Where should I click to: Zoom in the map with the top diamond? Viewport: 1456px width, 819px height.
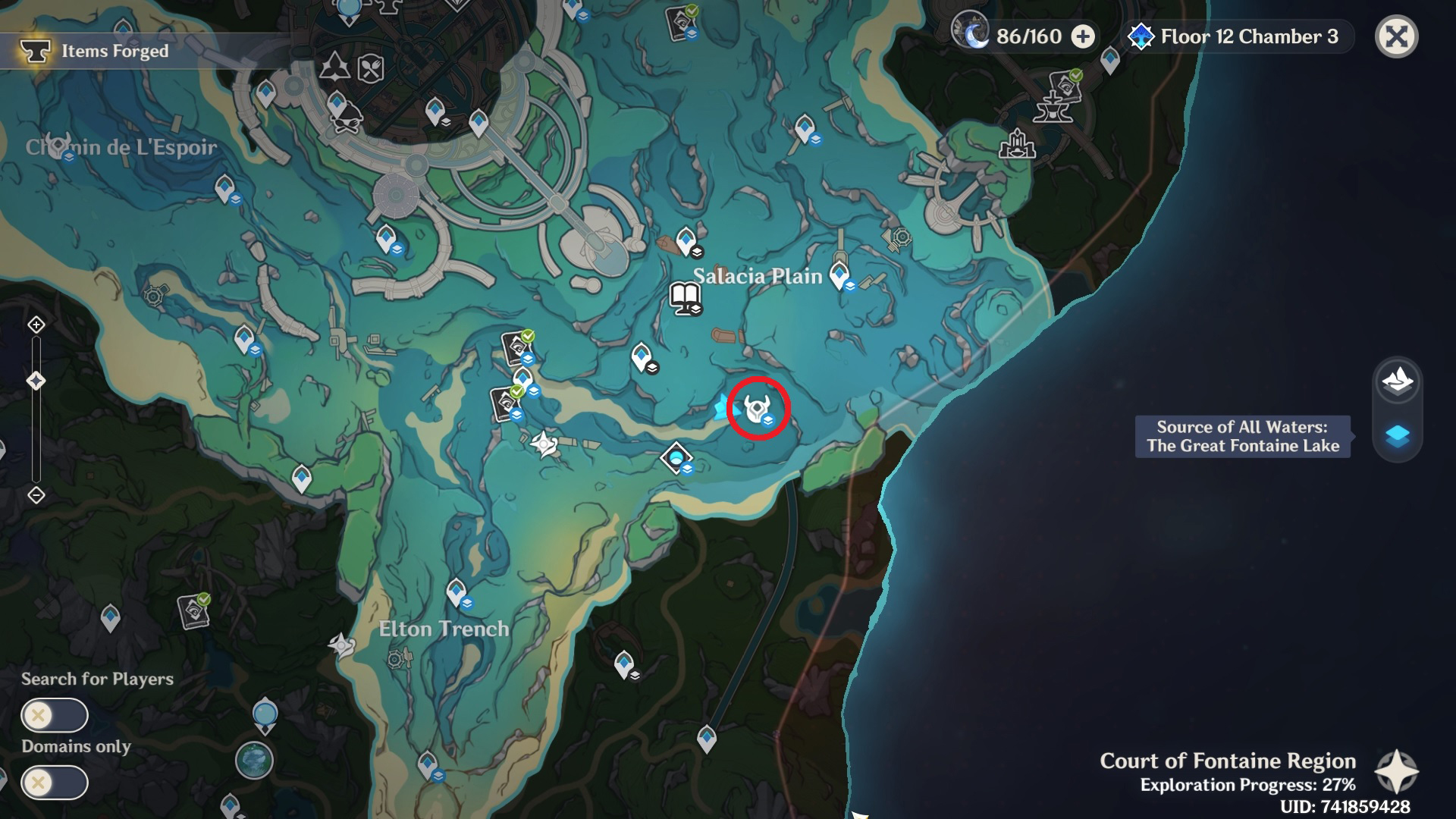(x=36, y=325)
